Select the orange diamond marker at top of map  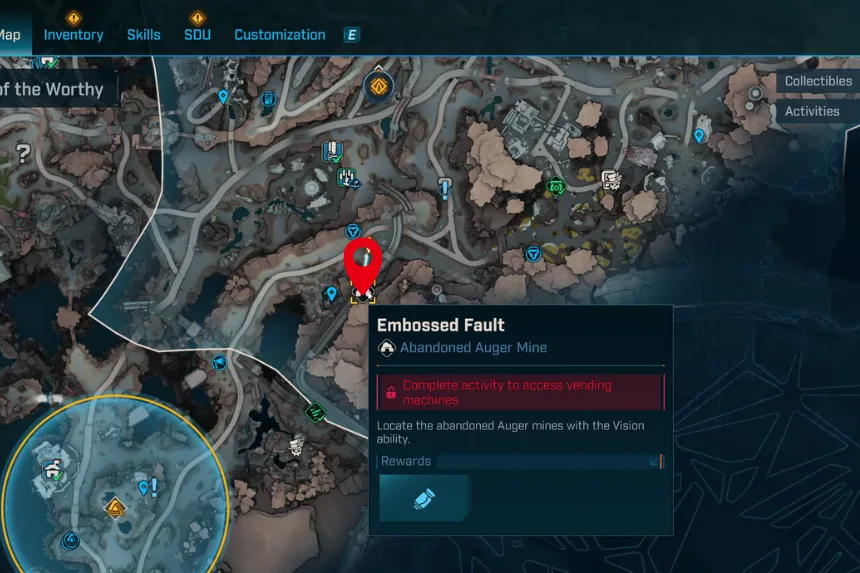tap(378, 87)
